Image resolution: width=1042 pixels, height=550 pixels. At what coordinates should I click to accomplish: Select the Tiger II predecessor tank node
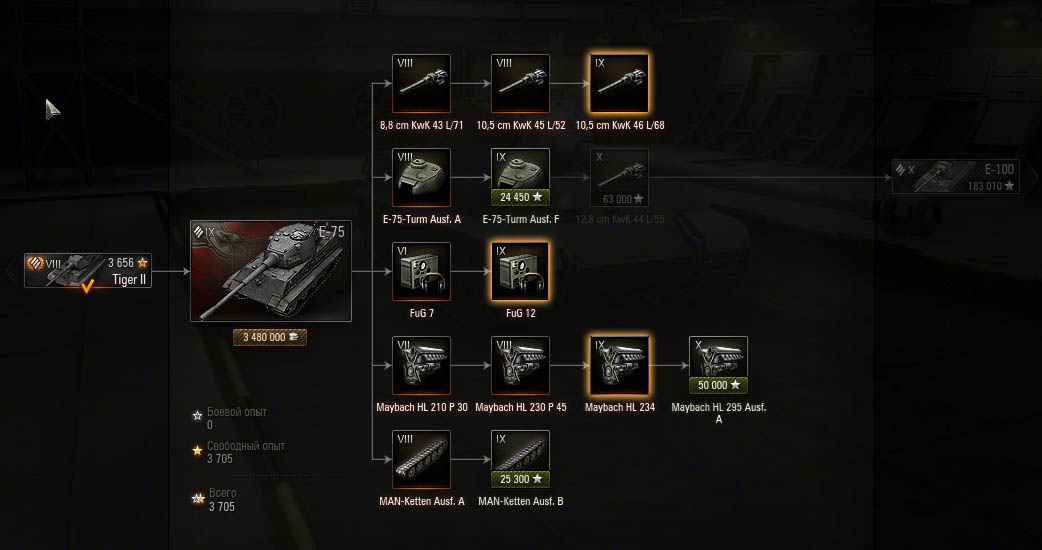[89, 270]
